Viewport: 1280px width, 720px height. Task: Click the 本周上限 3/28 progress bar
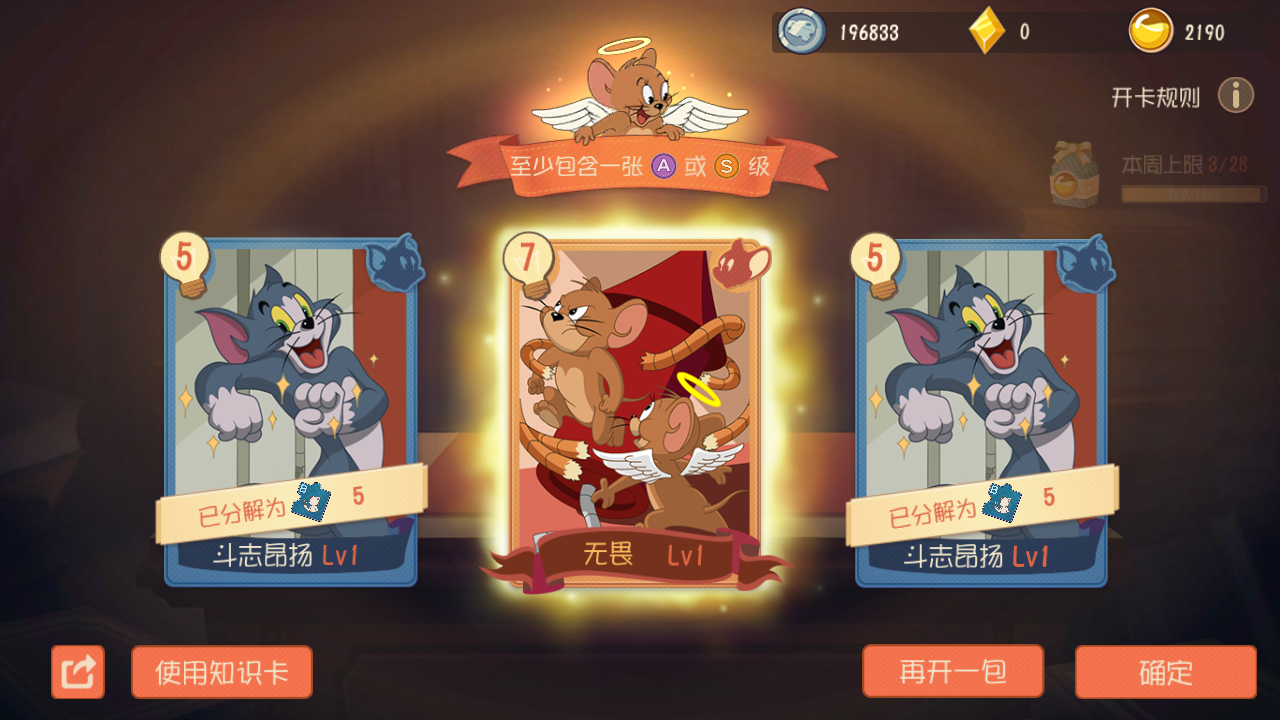[x=1193, y=192]
